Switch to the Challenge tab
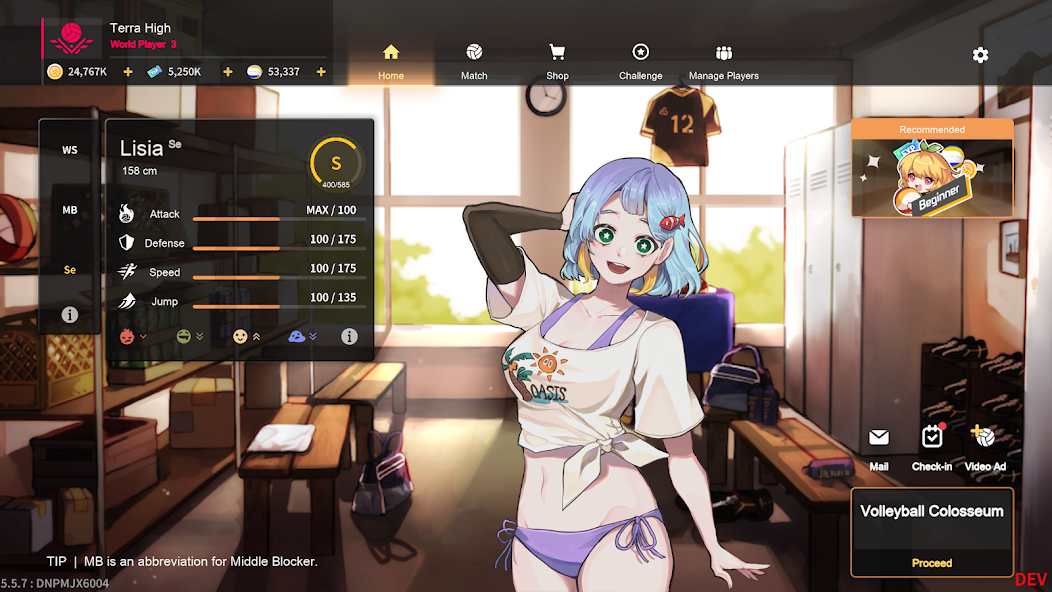The height and width of the screenshot is (592, 1052). (640, 62)
